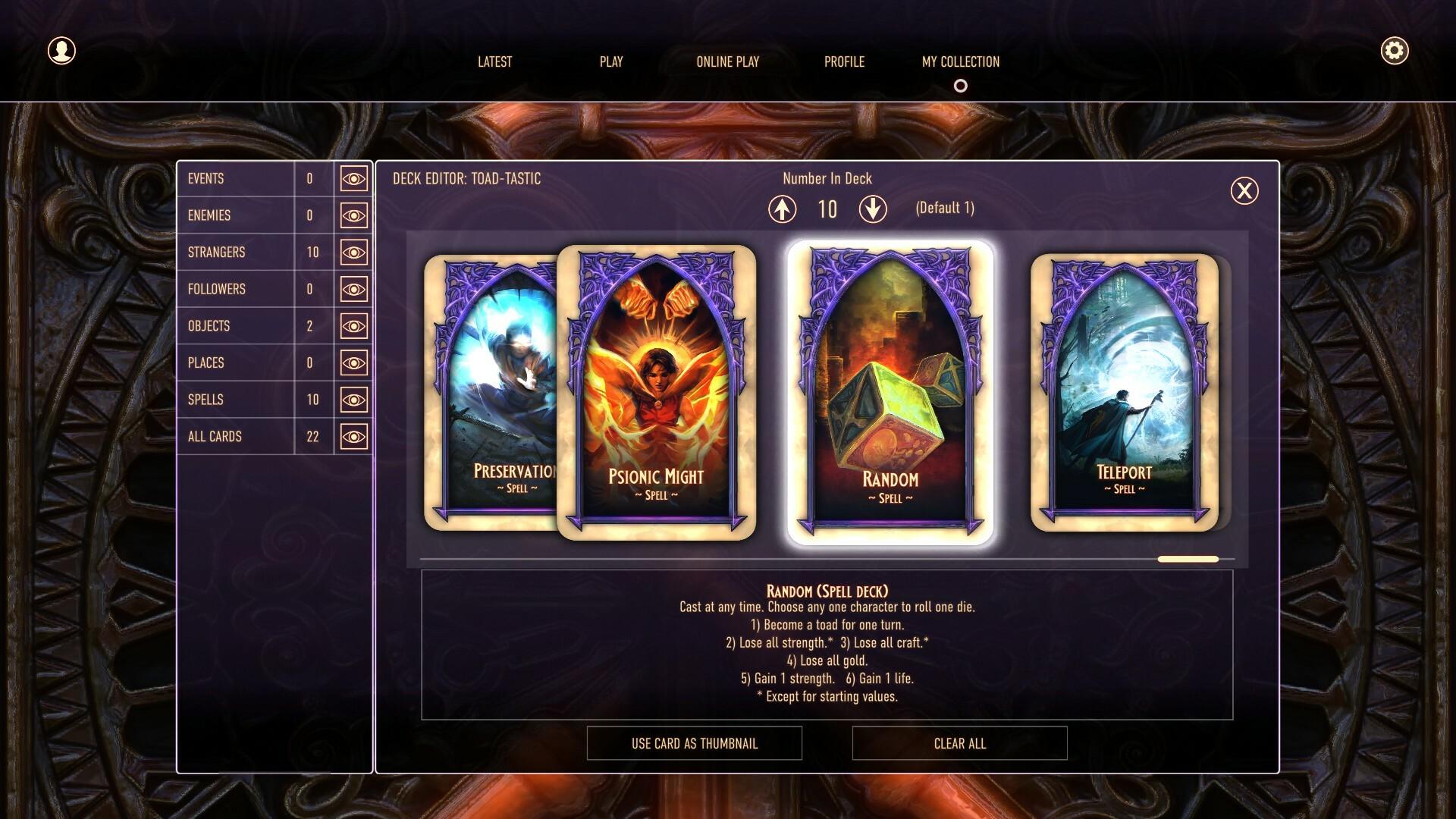
Task: Open the settings gear icon
Action: (x=1394, y=52)
